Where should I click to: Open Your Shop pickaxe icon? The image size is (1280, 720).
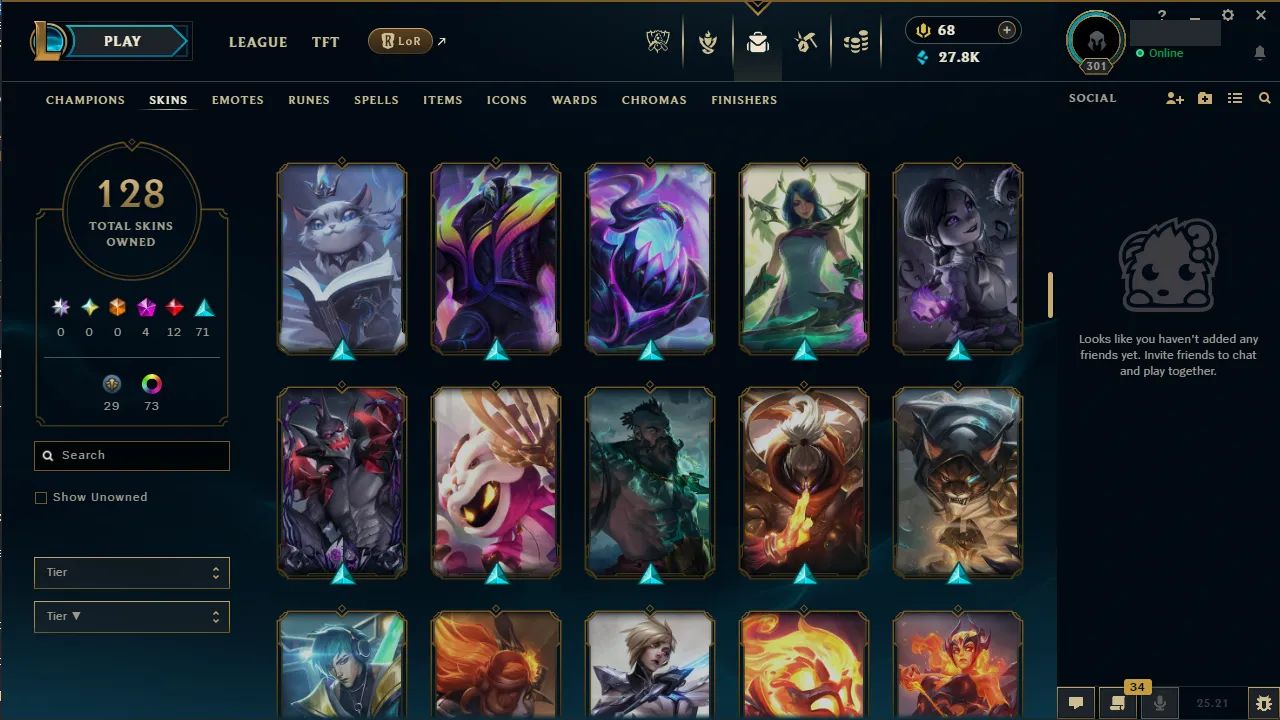coord(806,42)
